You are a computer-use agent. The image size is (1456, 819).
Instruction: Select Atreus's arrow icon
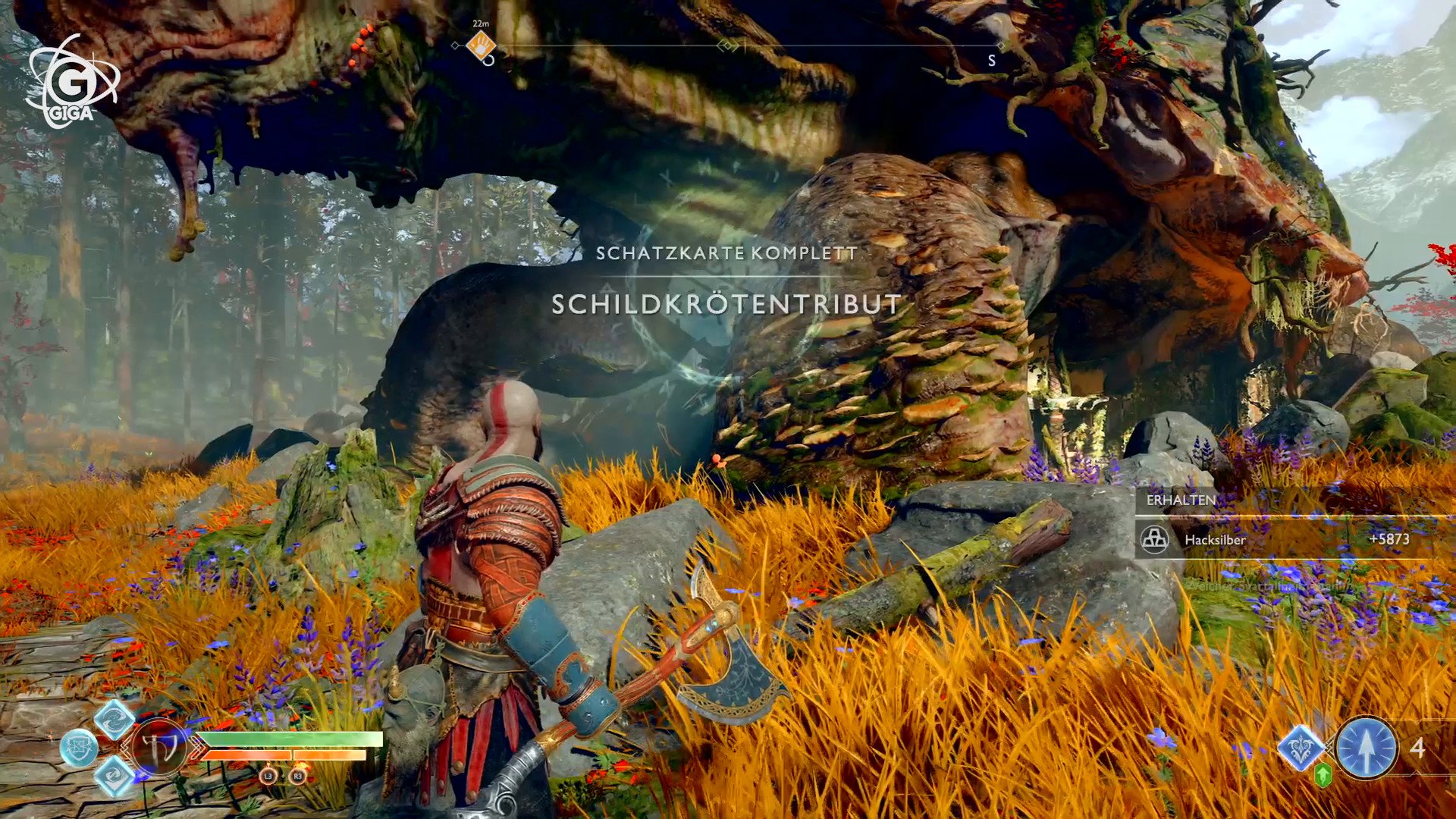click(1366, 748)
